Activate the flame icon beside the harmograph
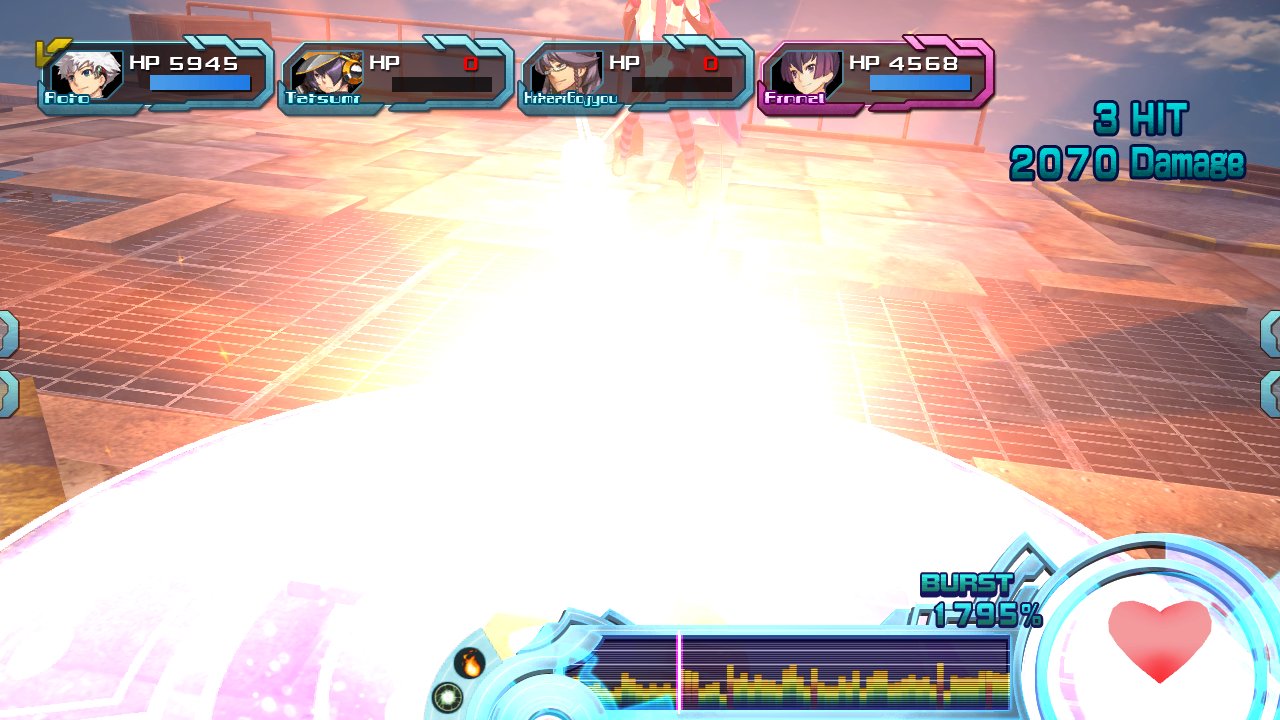1280x720 pixels. click(469, 662)
